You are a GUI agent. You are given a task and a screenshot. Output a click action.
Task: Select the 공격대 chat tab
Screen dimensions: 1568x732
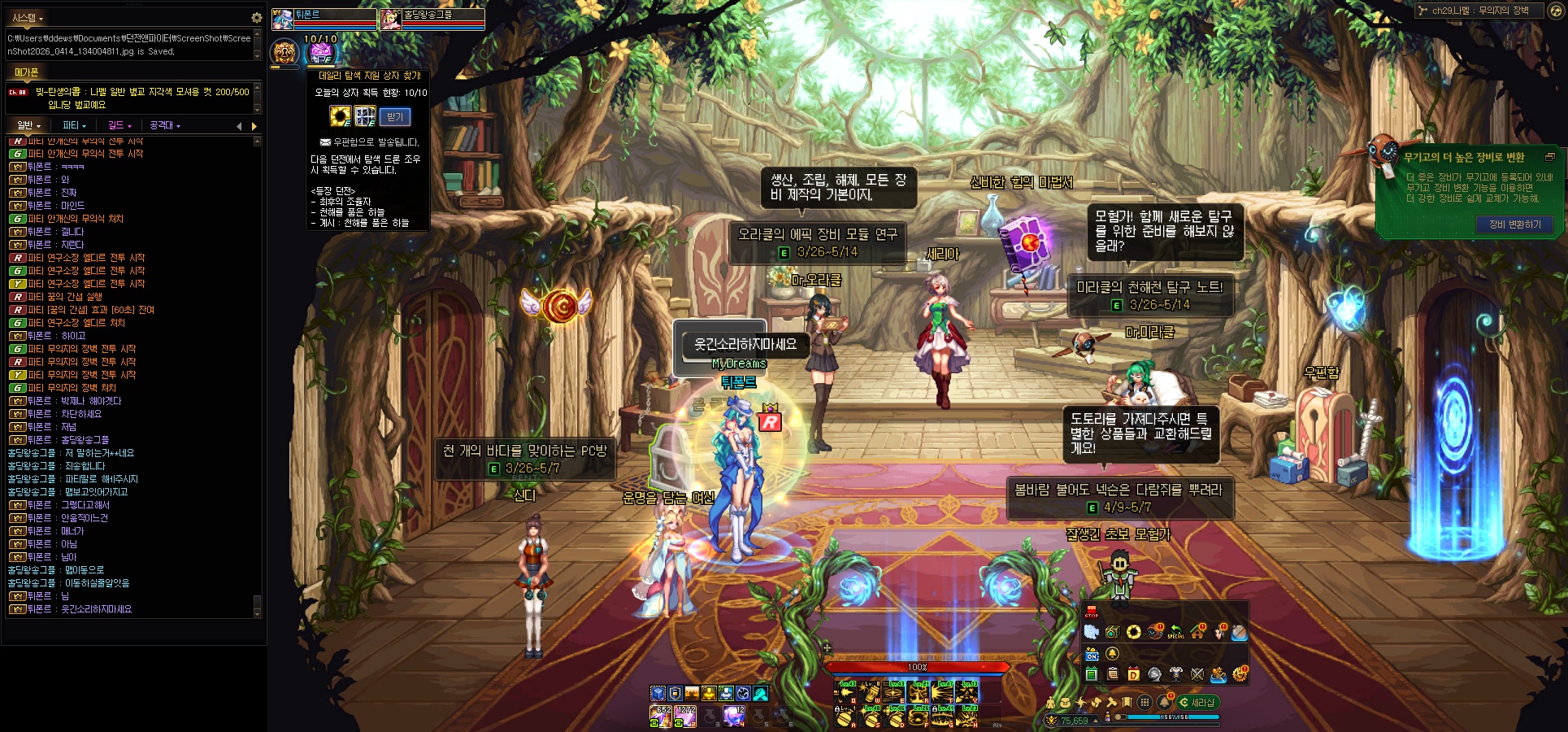coord(165,125)
